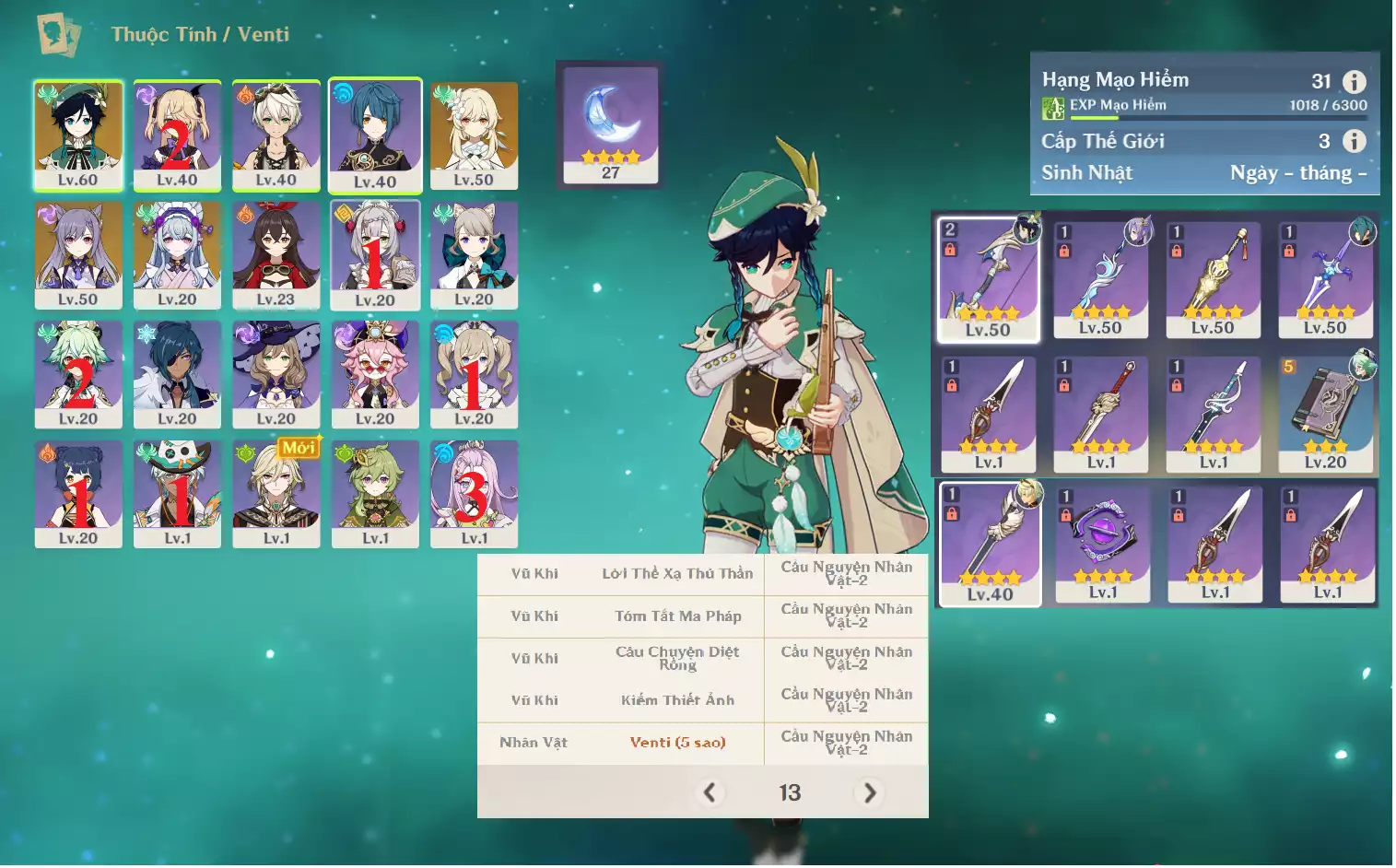Select Collei's green-haired portrait
Image resolution: width=1396 pixels, height=868 pixels.
(375, 494)
